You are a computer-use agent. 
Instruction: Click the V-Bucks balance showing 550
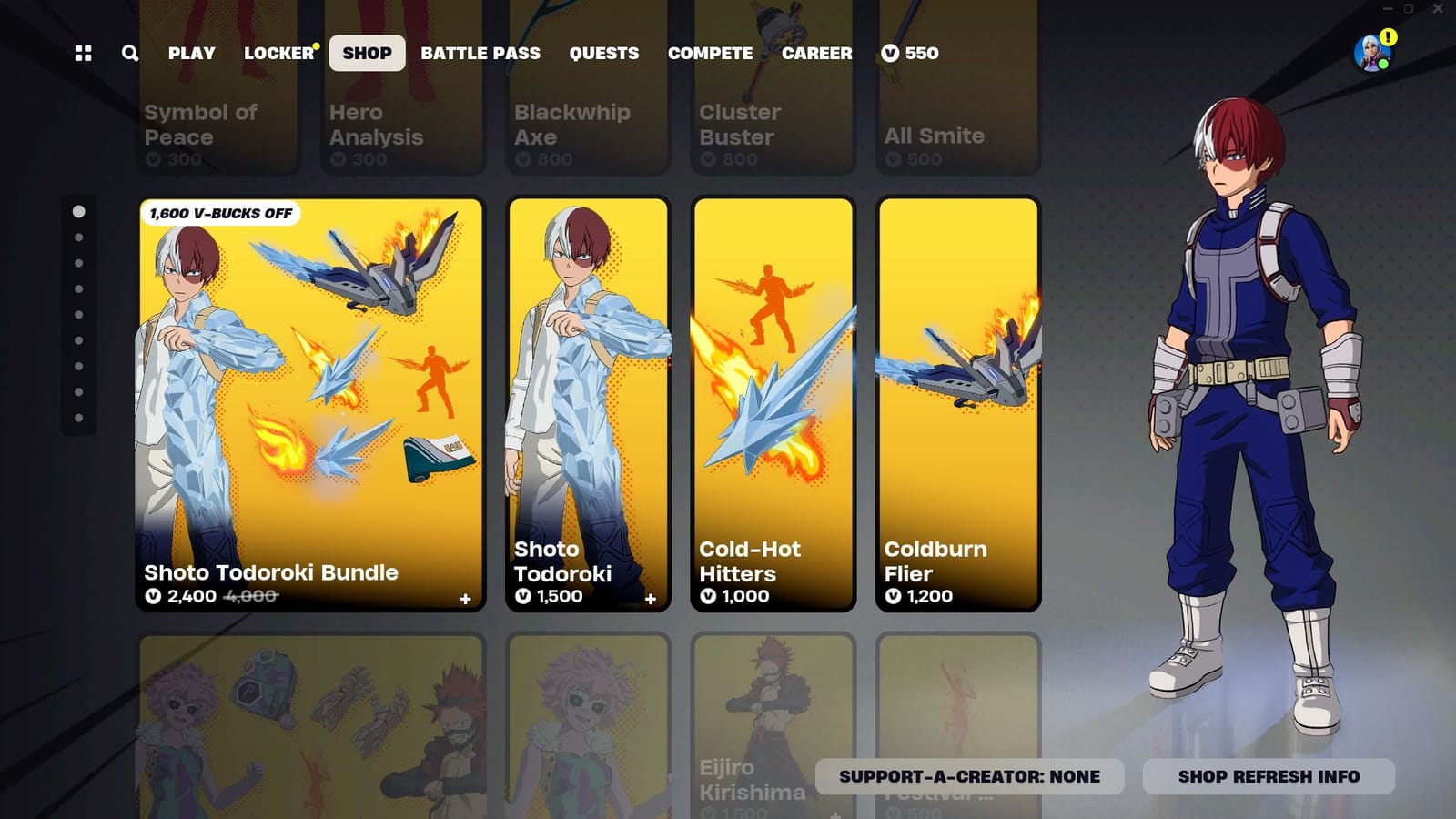pos(909,54)
